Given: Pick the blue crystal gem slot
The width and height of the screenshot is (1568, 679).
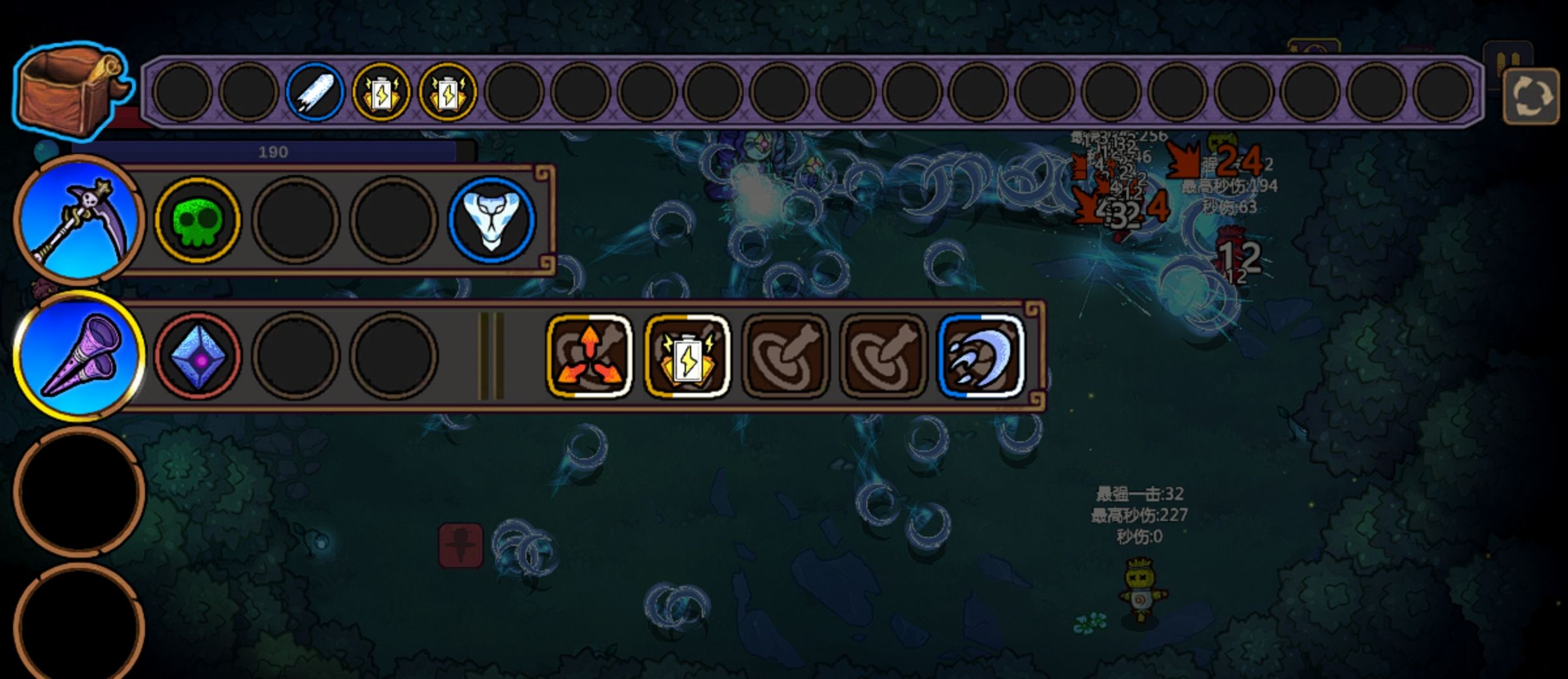Looking at the screenshot, I should [197, 356].
